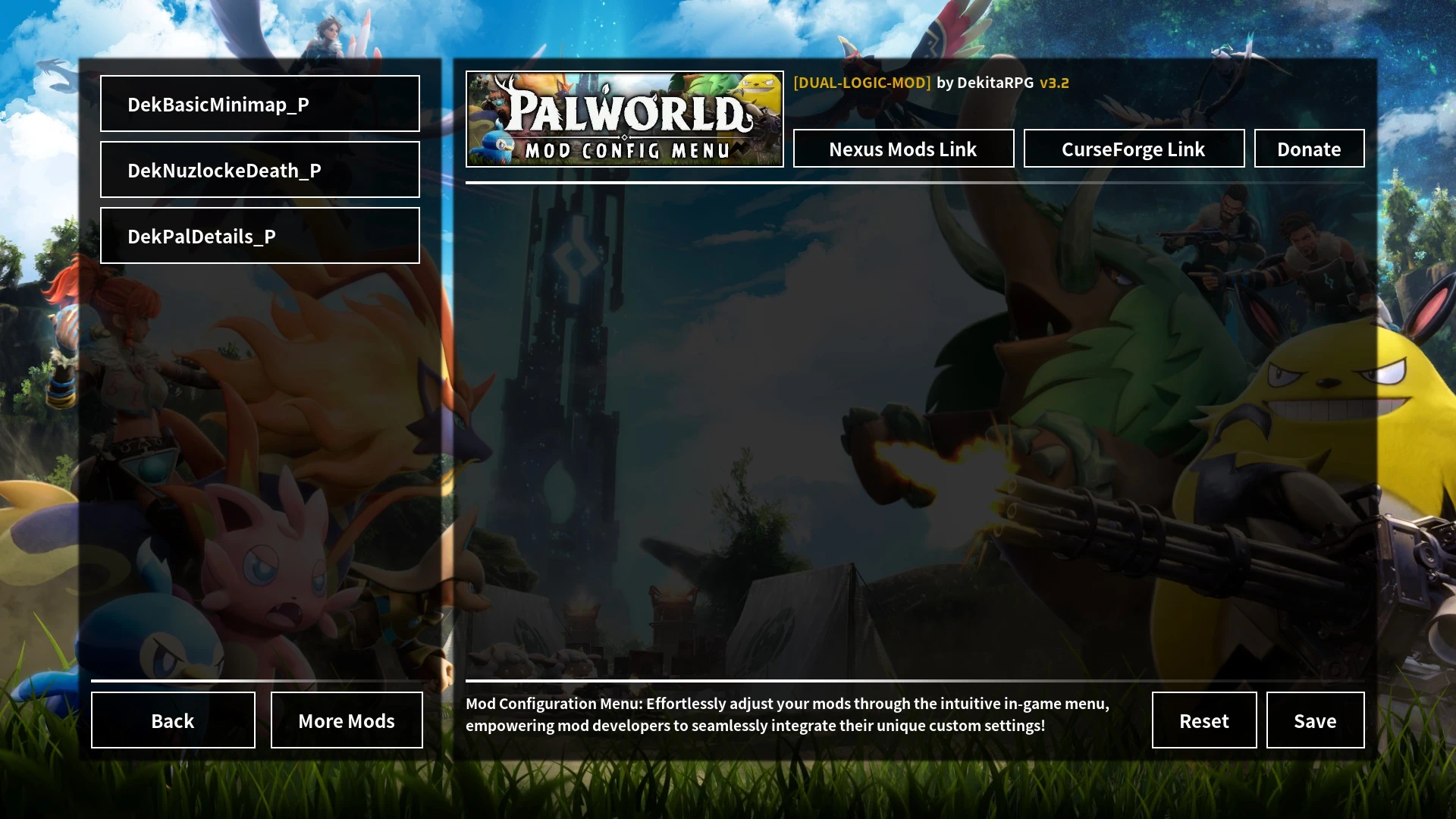Click the Palworld Mod Config Menu banner
This screenshot has width=1456, height=819.
pos(624,118)
